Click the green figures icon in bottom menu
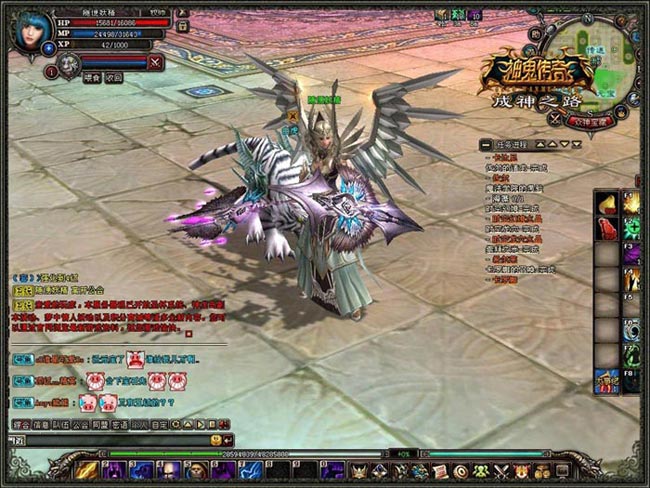650x488 pixels. tap(480, 469)
